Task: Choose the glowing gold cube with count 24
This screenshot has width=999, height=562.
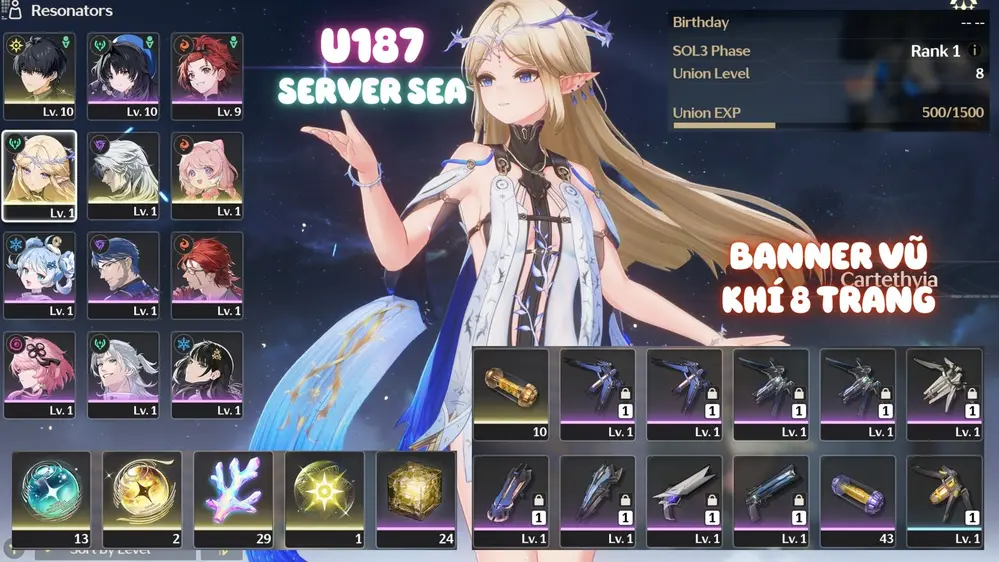Action: point(416,498)
